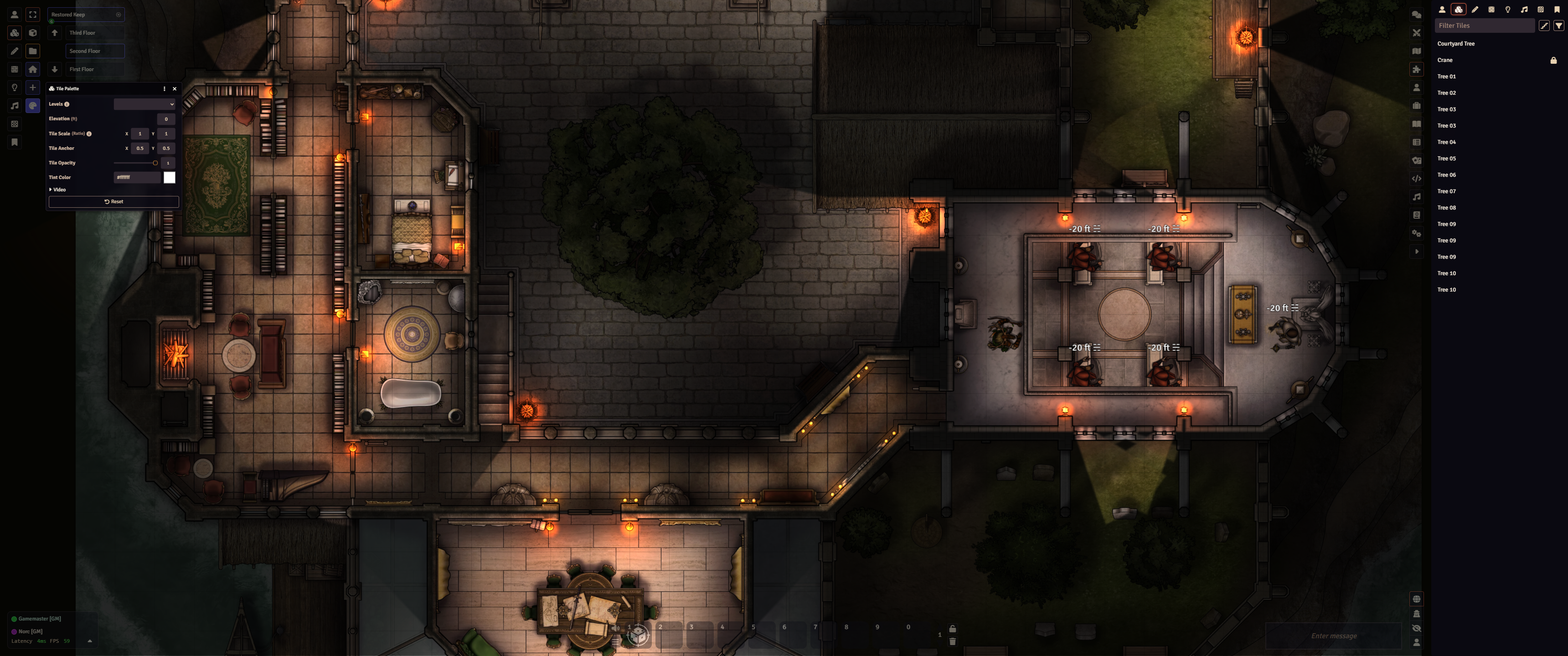Screen dimensions: 1568x656
Task: Select the drawing pencil tool
Action: point(15,51)
